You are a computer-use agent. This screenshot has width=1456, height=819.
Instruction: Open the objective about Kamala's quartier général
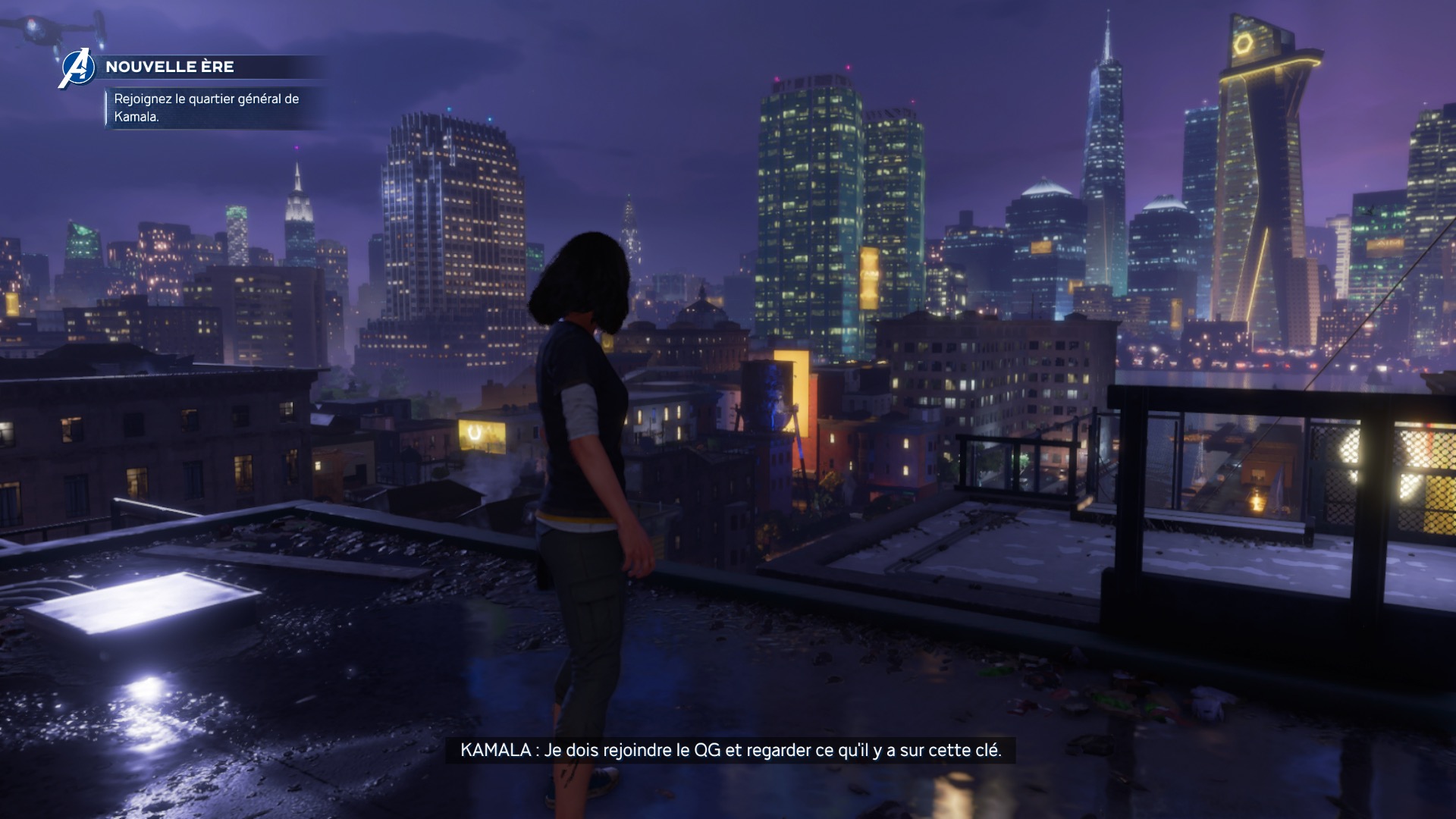tap(206, 108)
